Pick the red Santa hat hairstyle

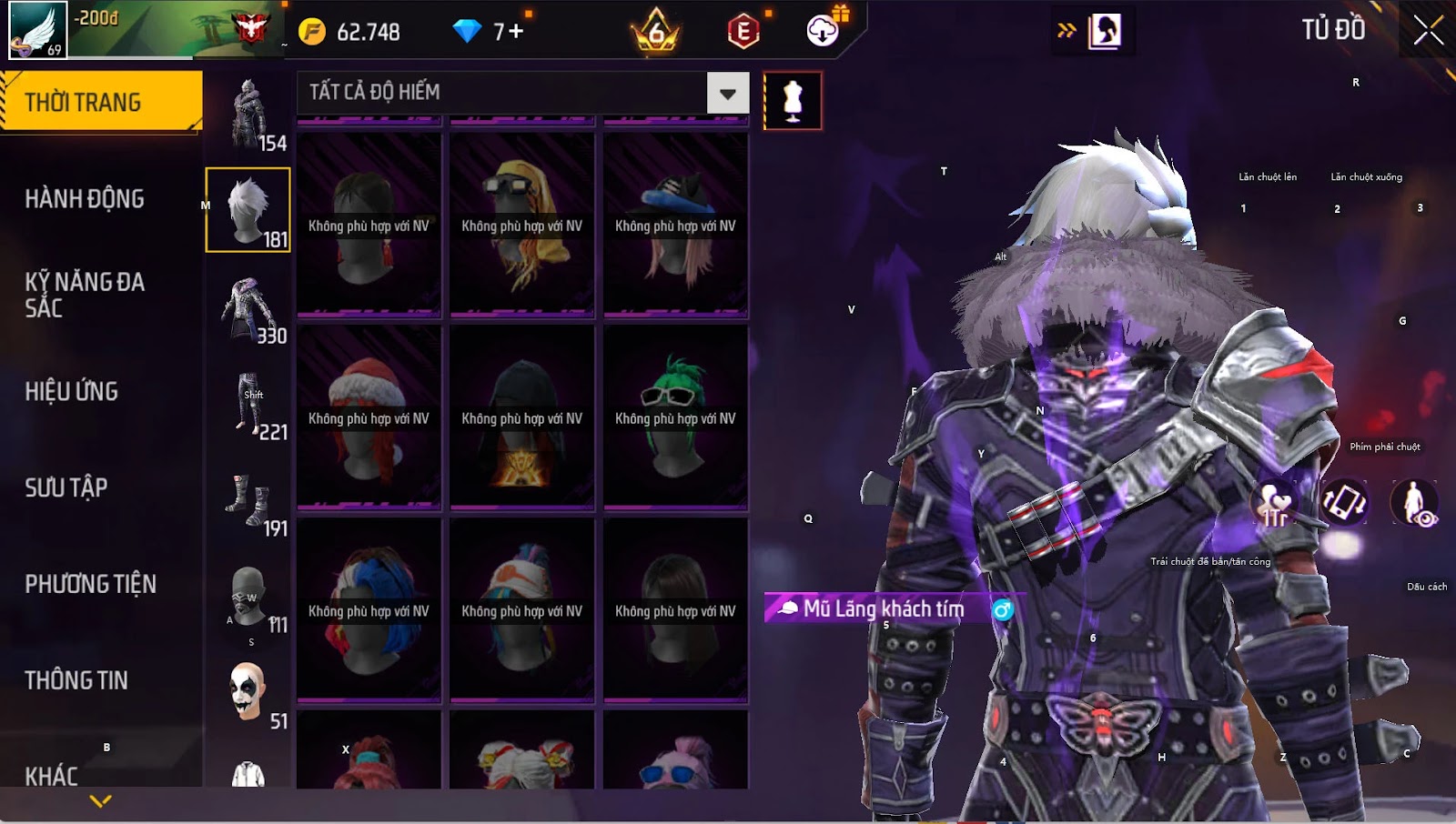coord(369,418)
